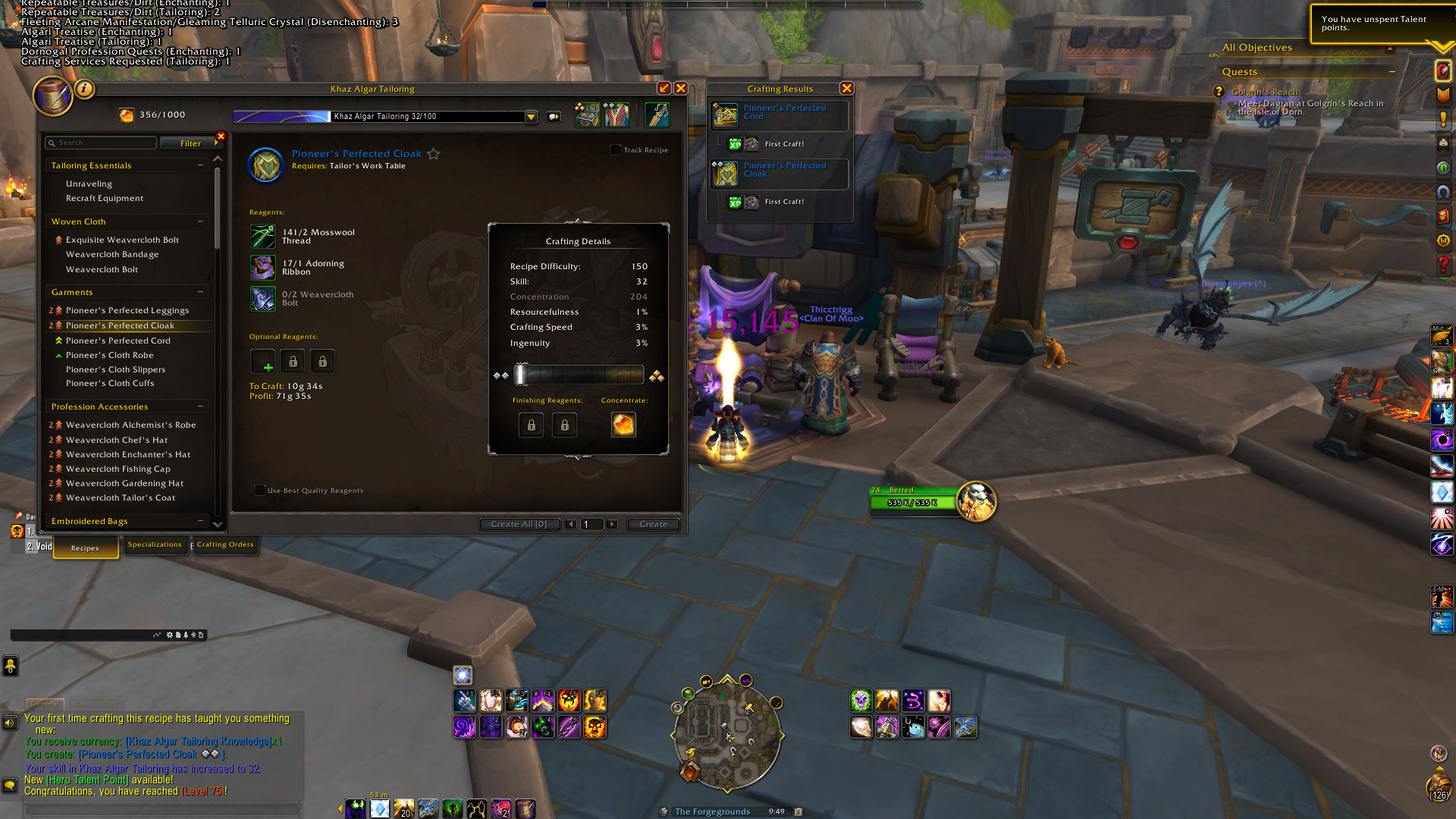Viewport: 1456px width, 819px height.
Task: Collapse the Garments category
Action: coord(201,292)
